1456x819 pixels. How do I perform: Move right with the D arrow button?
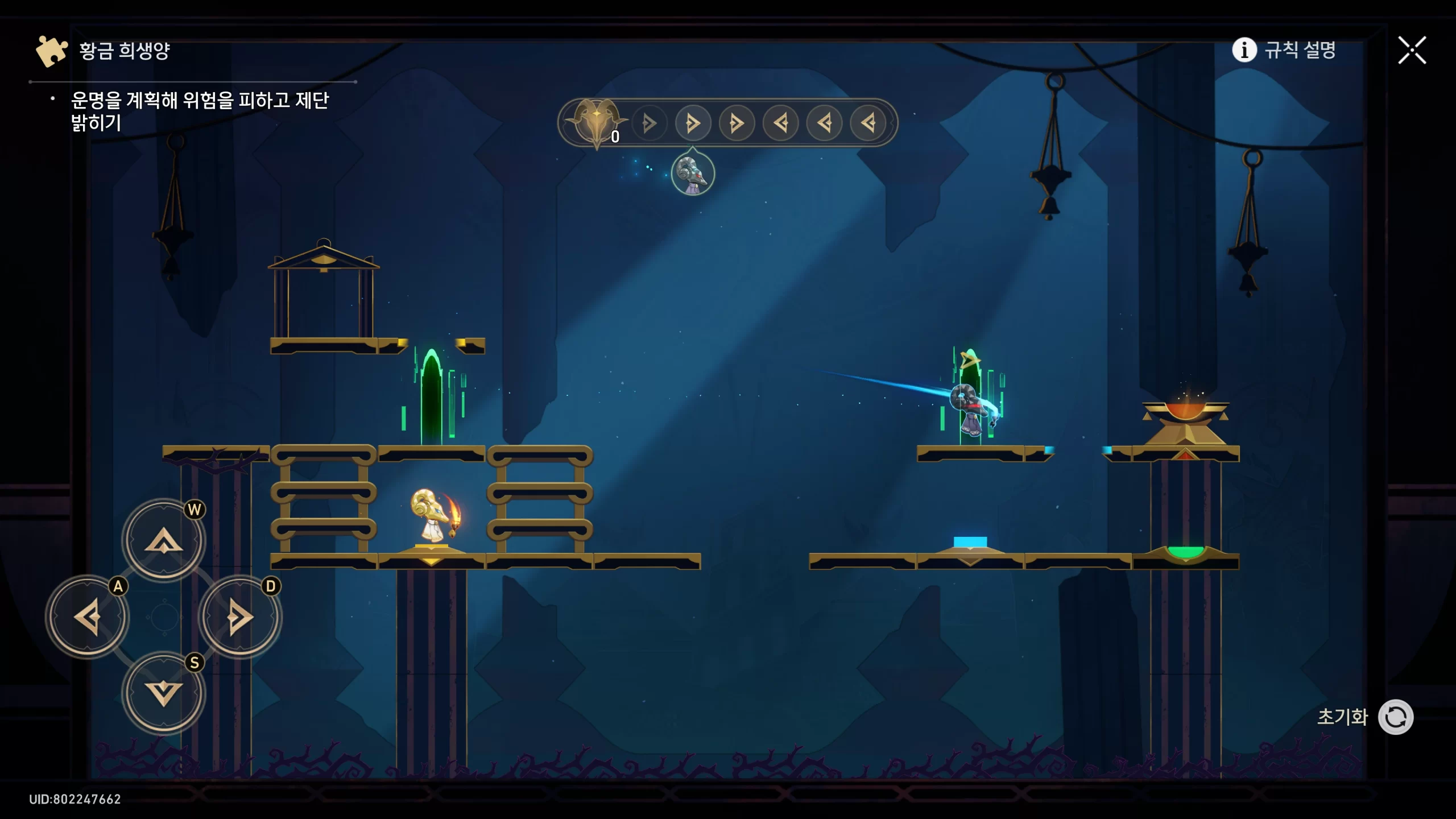(x=239, y=617)
